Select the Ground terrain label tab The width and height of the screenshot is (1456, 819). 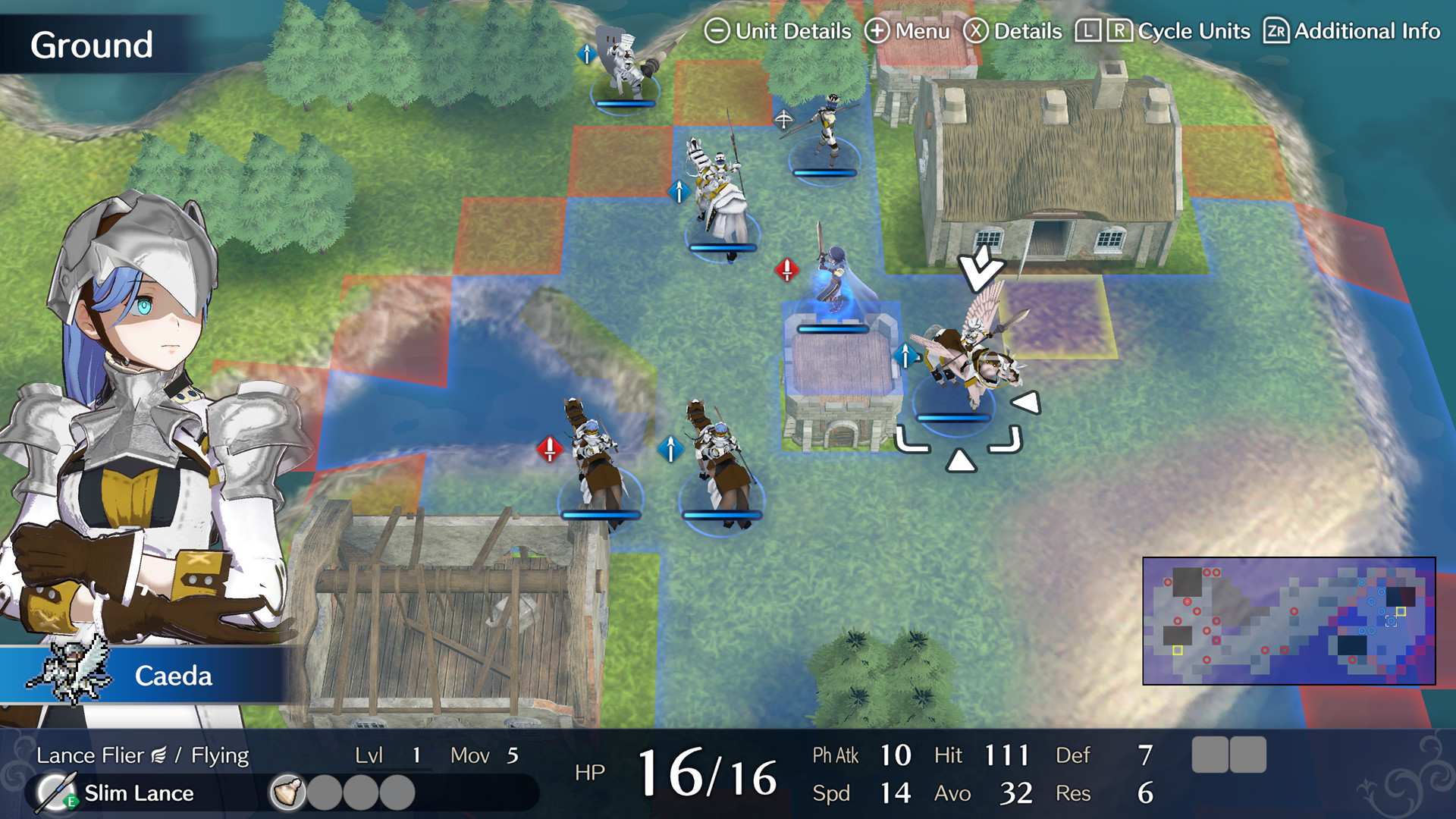point(93,44)
